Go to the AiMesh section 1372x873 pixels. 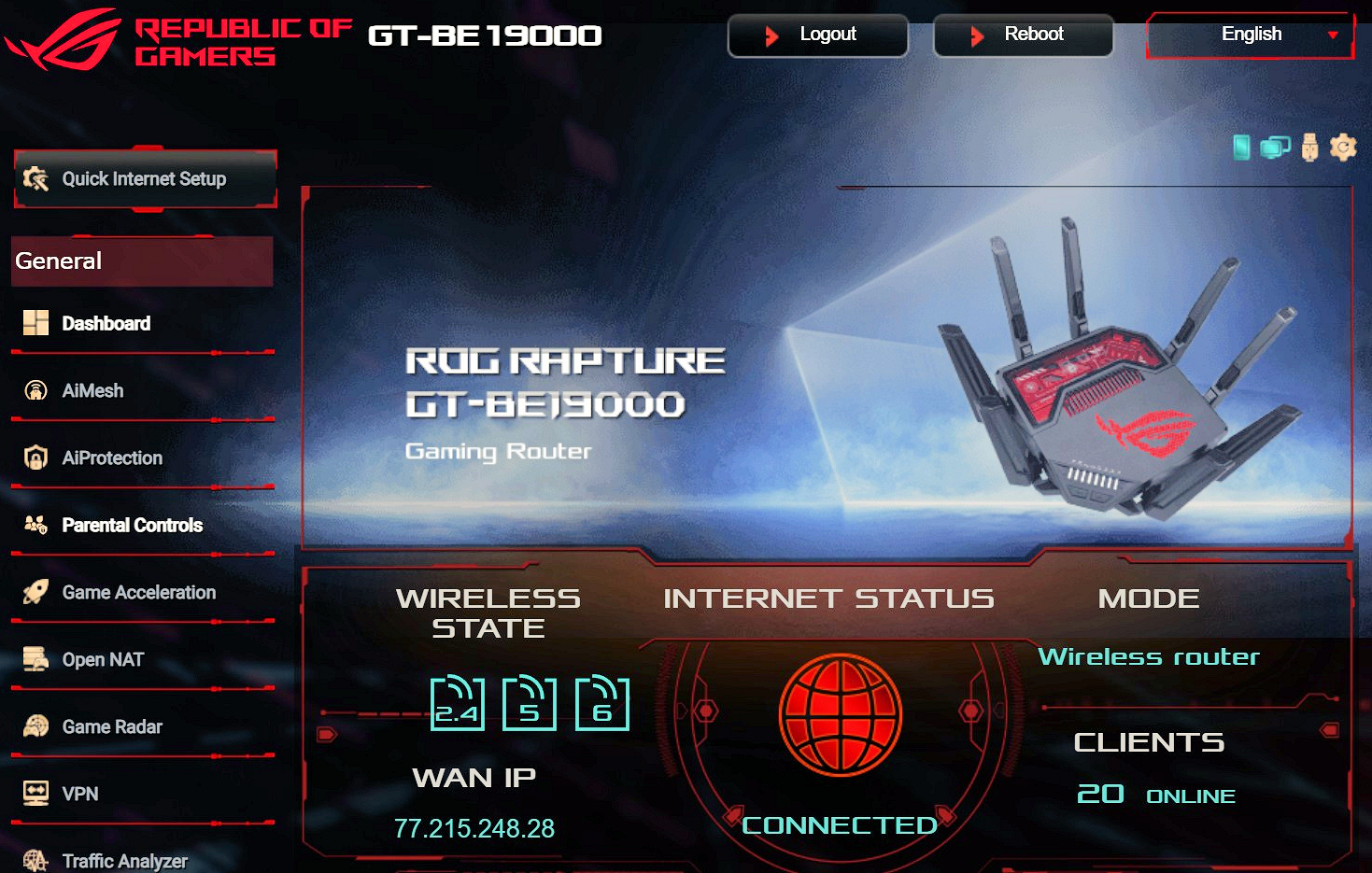tap(92, 391)
